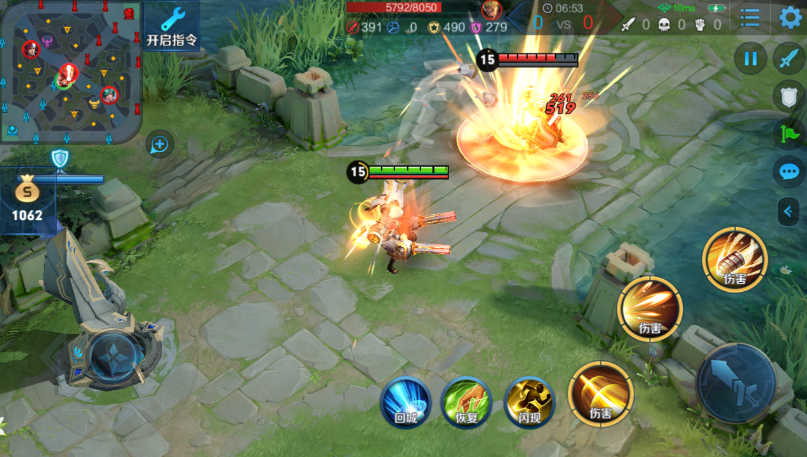Screen dimensions: 807x457
Task: Open the scoreboard list icon
Action: pyautogui.click(x=751, y=17)
